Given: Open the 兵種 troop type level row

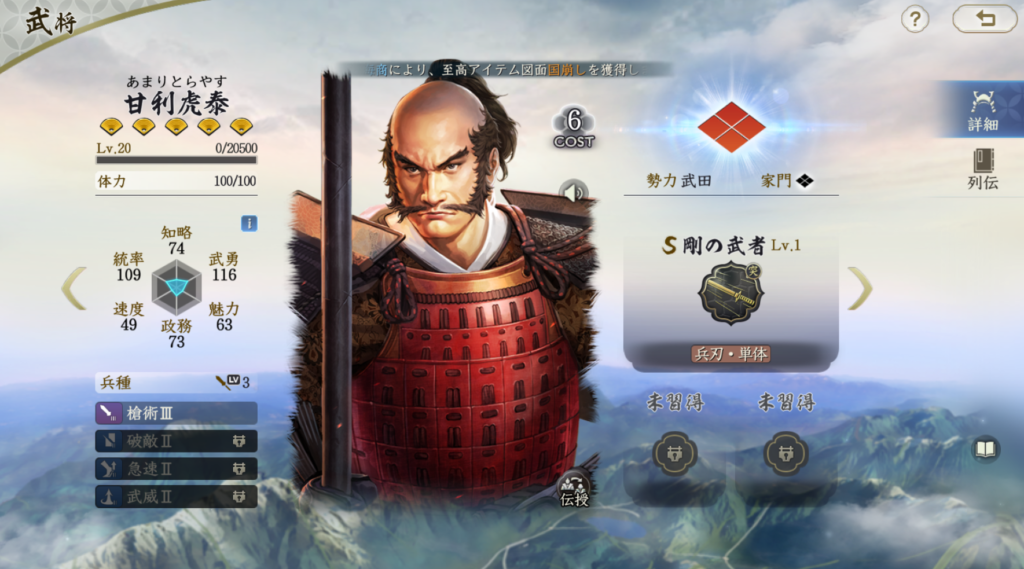Looking at the screenshot, I should tap(176, 382).
